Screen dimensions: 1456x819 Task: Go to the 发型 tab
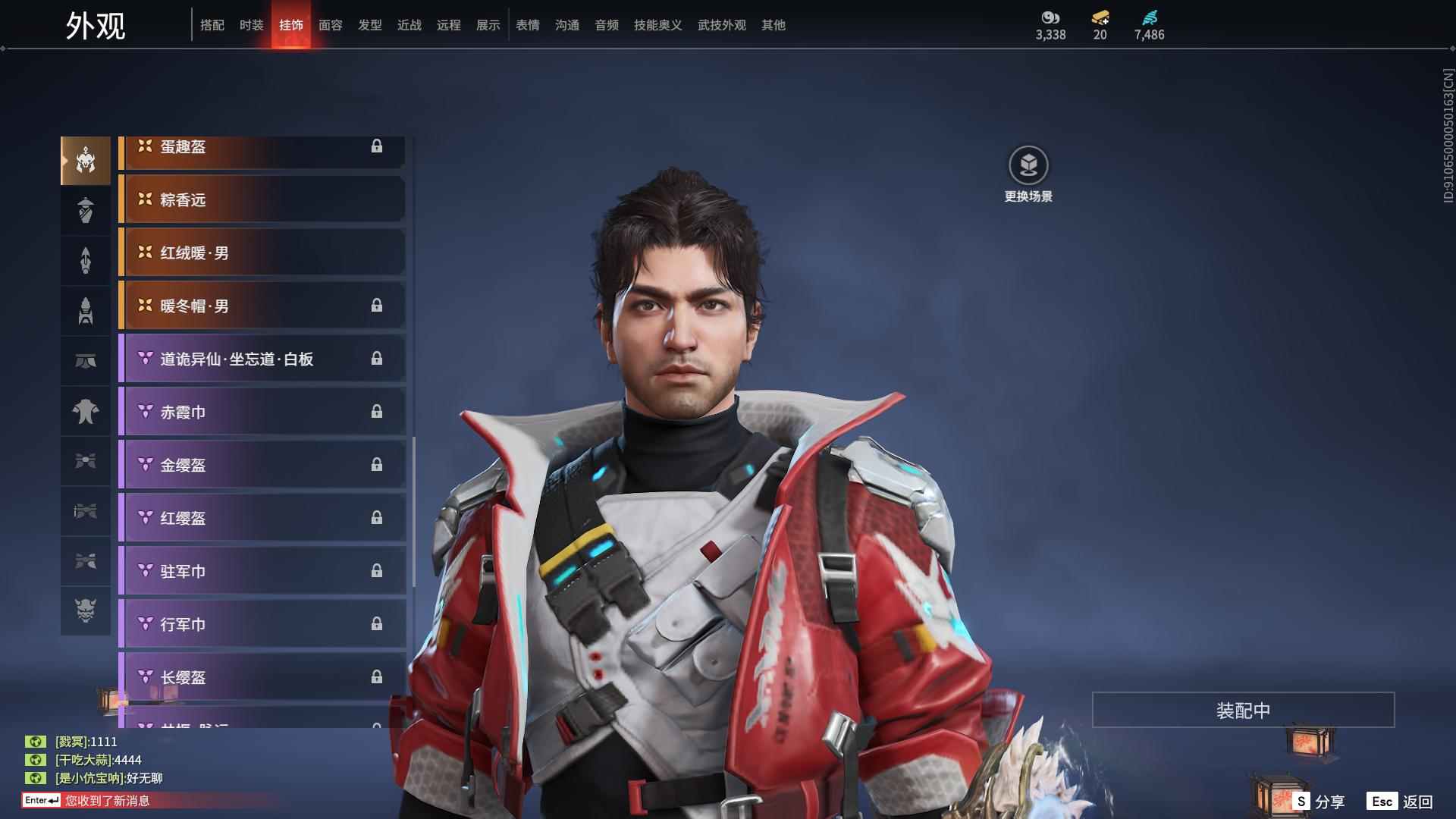[369, 25]
